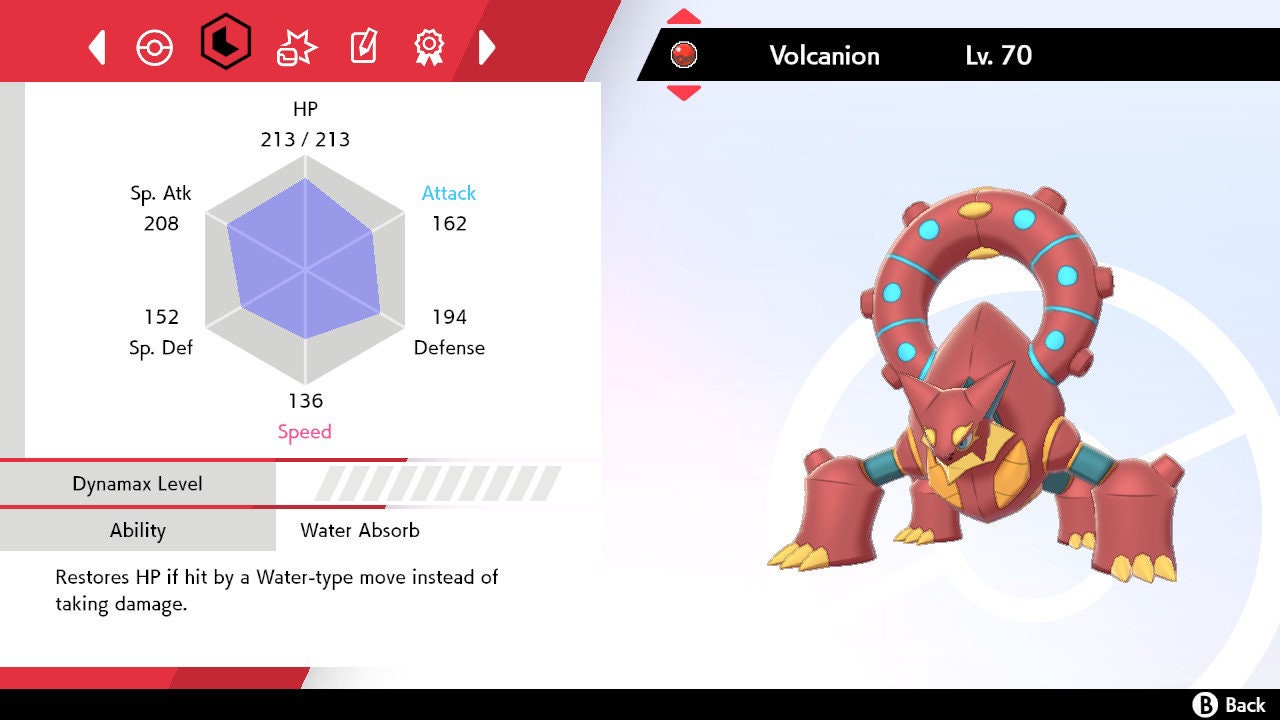The image size is (1280, 720).
Task: Click the red up arrow to view previous Pokémon
Action: point(684,14)
